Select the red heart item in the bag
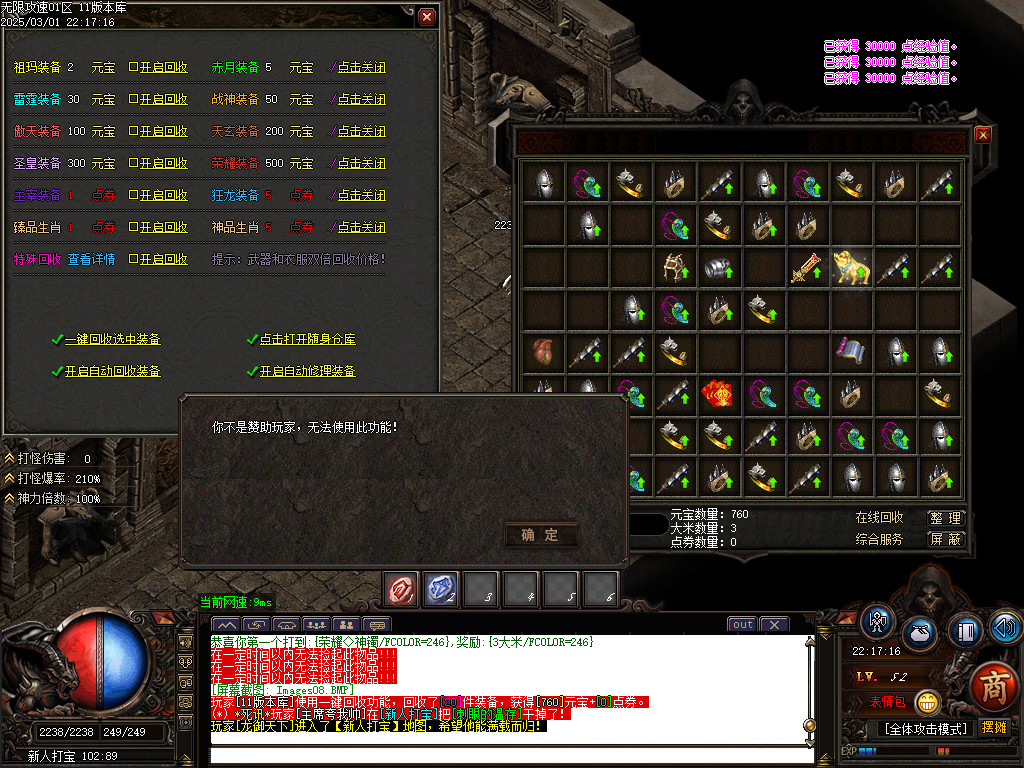 543,352
